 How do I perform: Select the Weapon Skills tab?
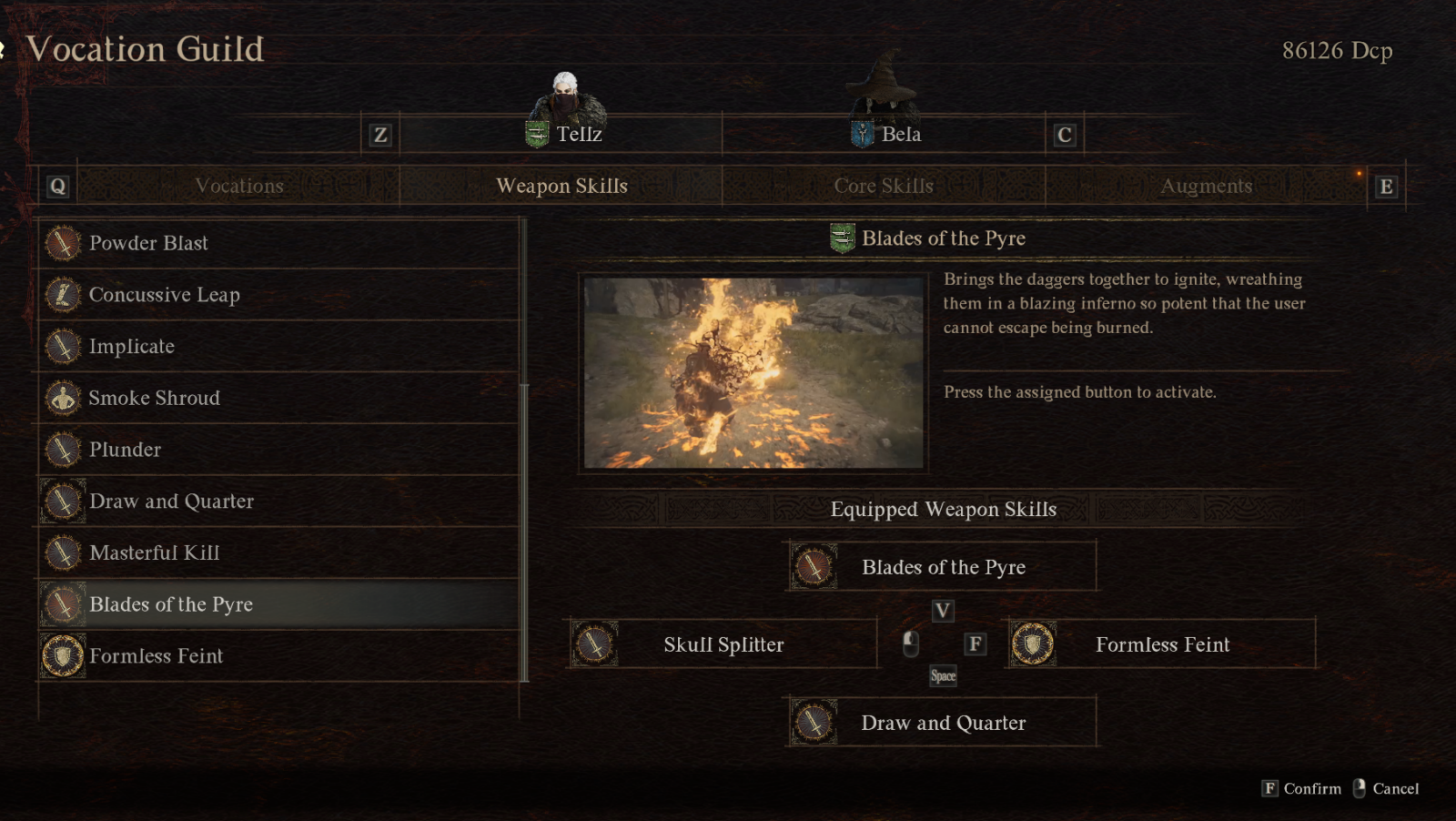pos(561,186)
